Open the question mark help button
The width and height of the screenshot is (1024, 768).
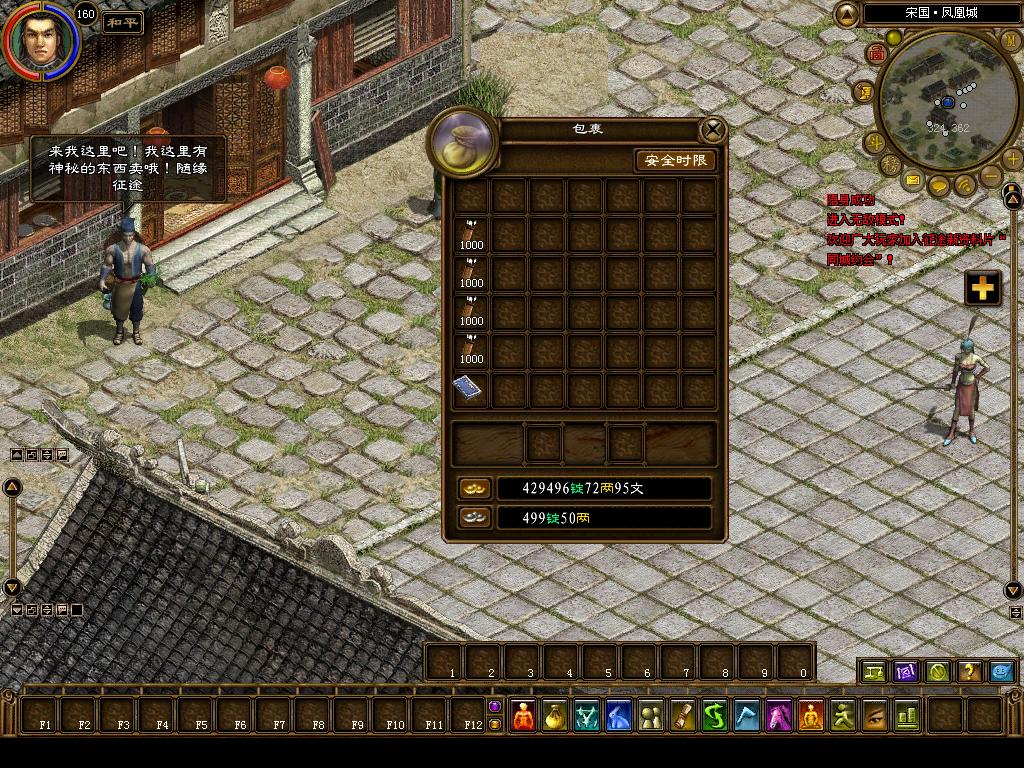[968, 671]
